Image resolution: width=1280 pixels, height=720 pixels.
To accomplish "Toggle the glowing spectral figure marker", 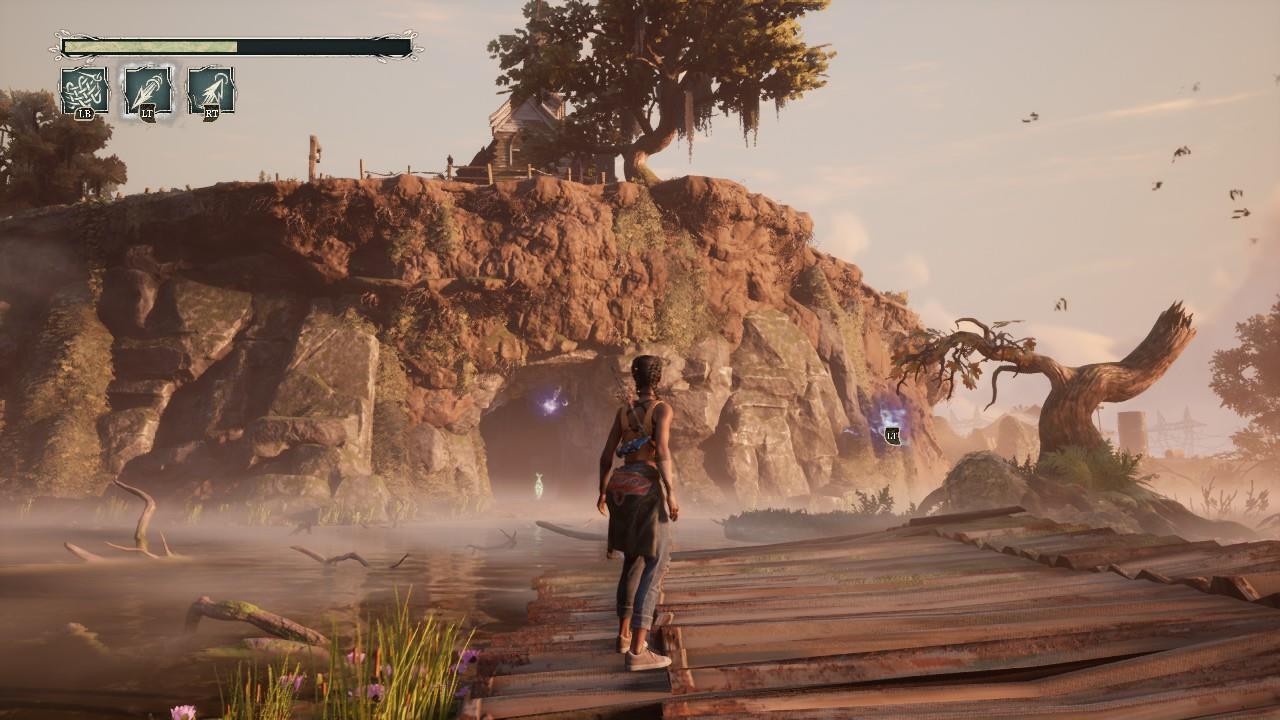I will click(x=538, y=483).
